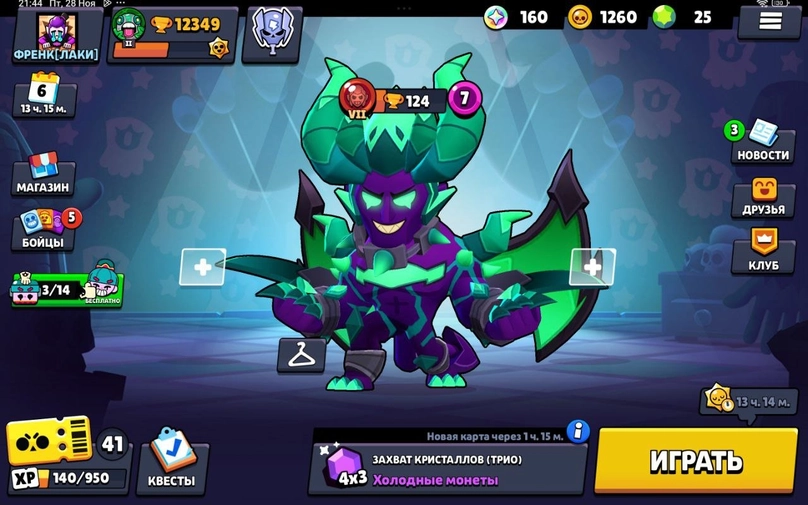Show event info via the blue i icon

(577, 431)
